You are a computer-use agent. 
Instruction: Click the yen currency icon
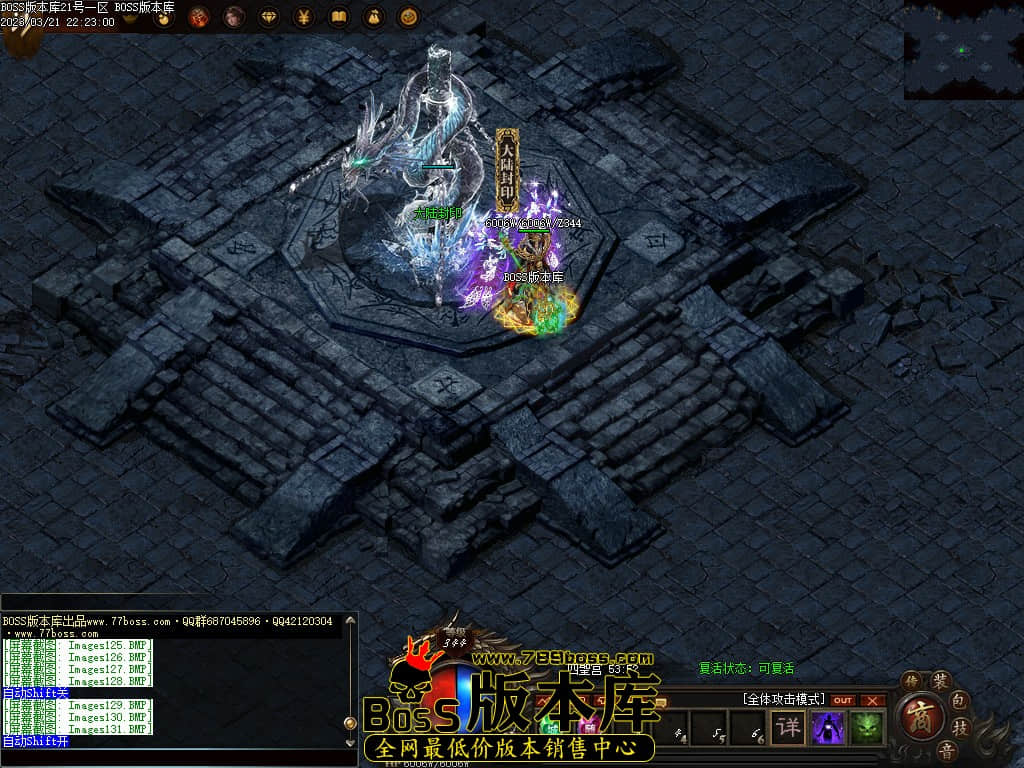(303, 17)
